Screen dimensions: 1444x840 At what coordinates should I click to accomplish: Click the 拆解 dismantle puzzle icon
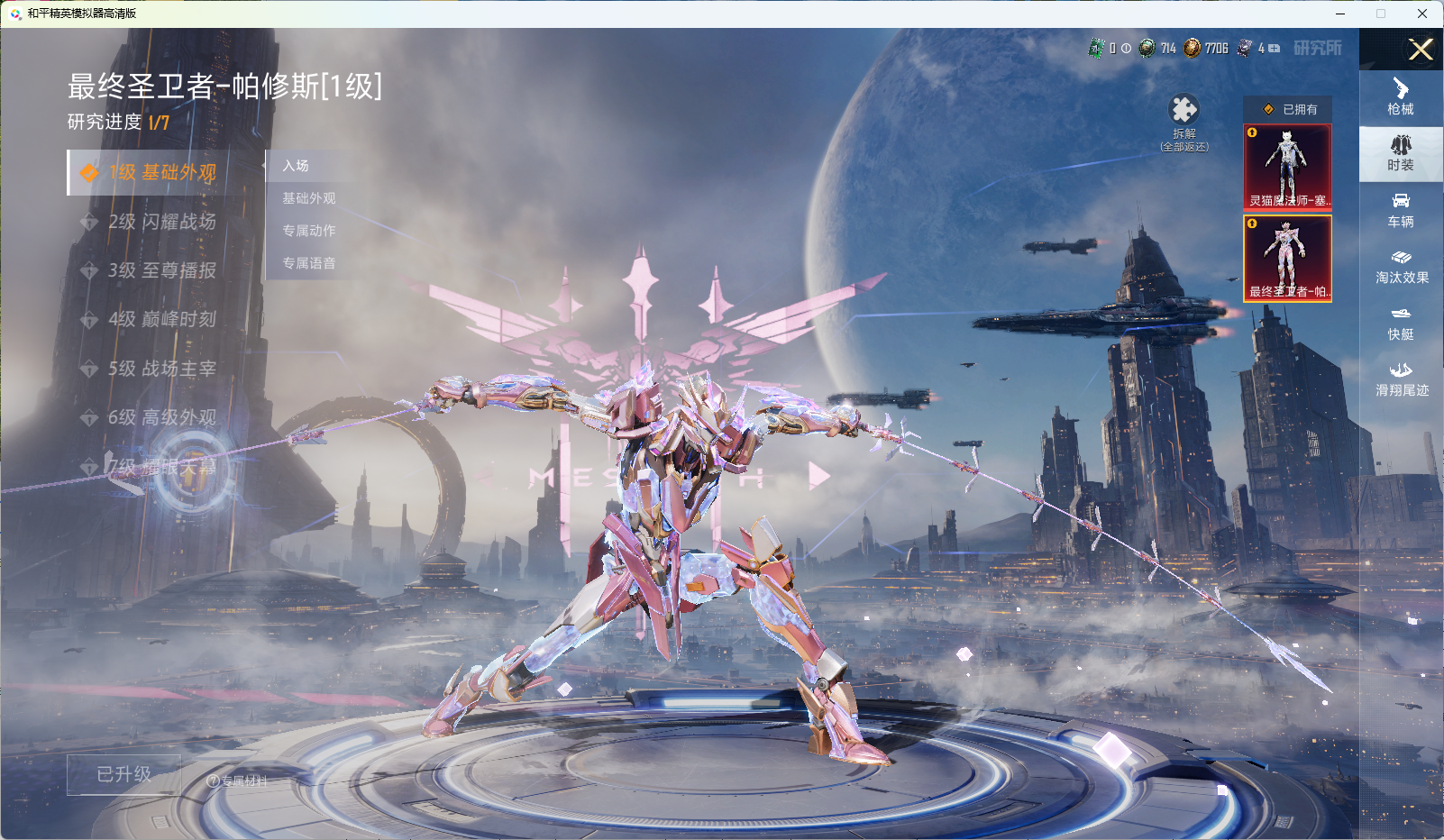1184,110
